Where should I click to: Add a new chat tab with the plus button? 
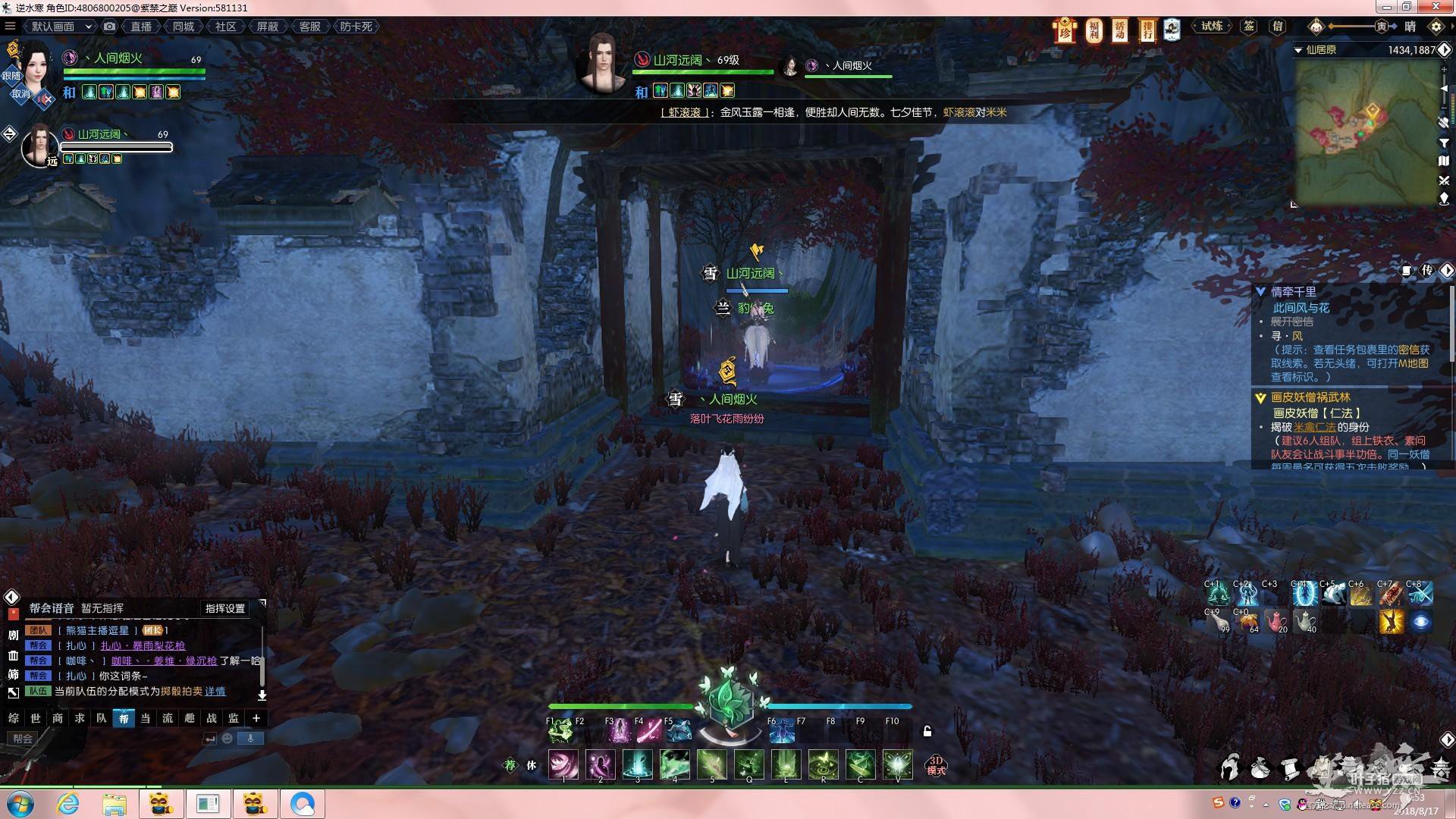[256, 718]
